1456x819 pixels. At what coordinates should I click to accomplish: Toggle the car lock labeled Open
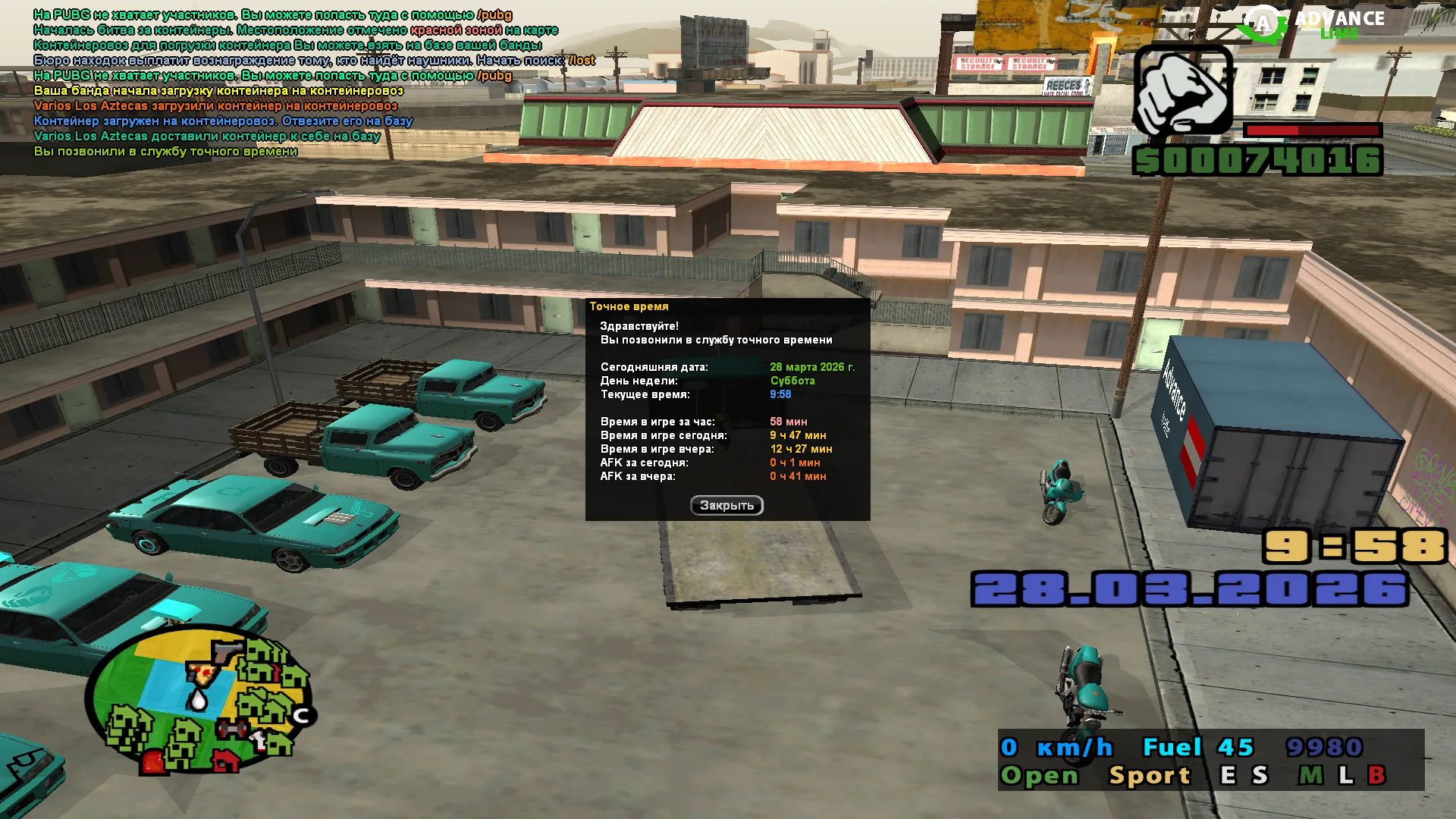point(1040,775)
